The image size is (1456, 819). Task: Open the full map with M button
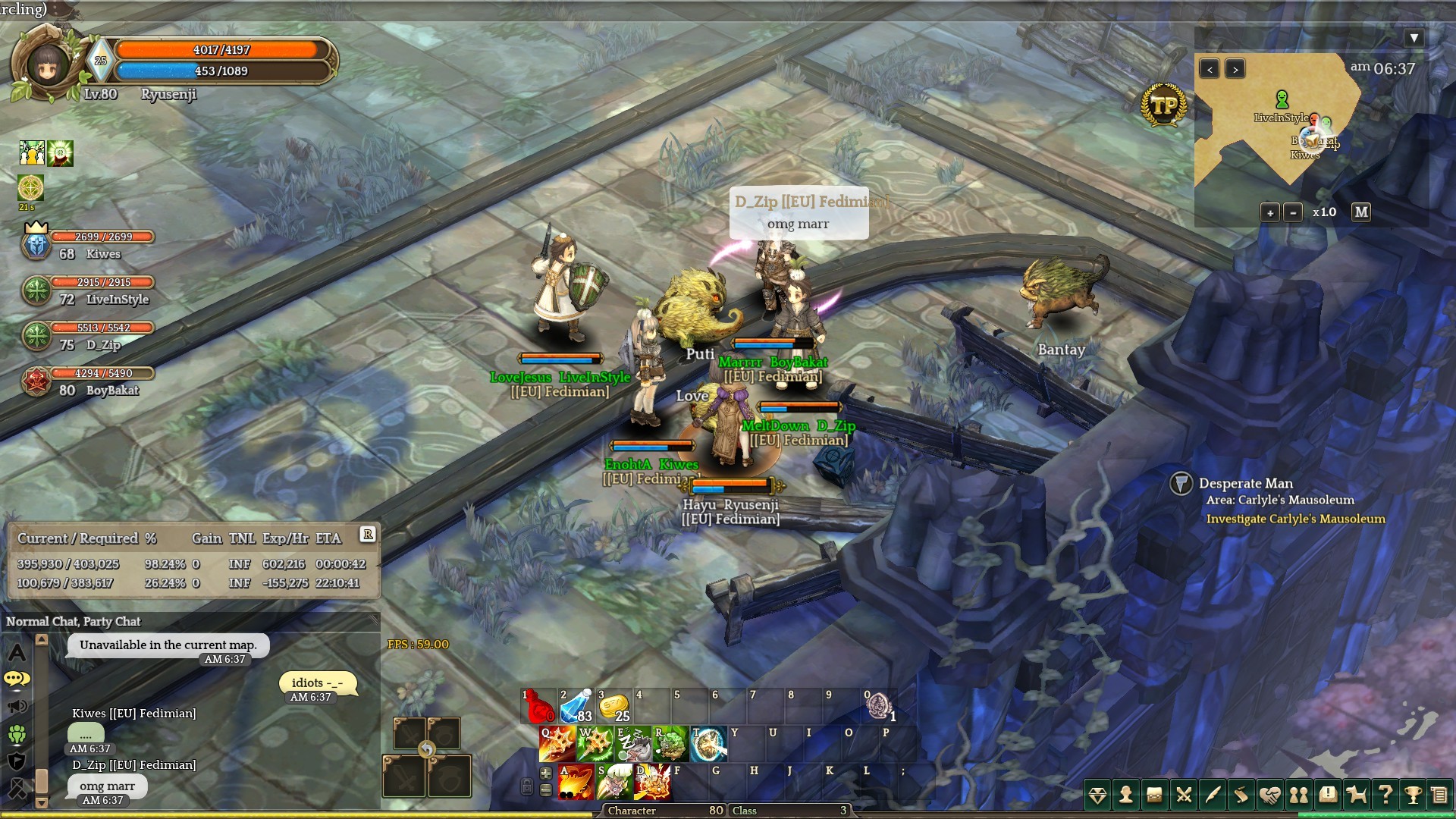pos(1361,212)
